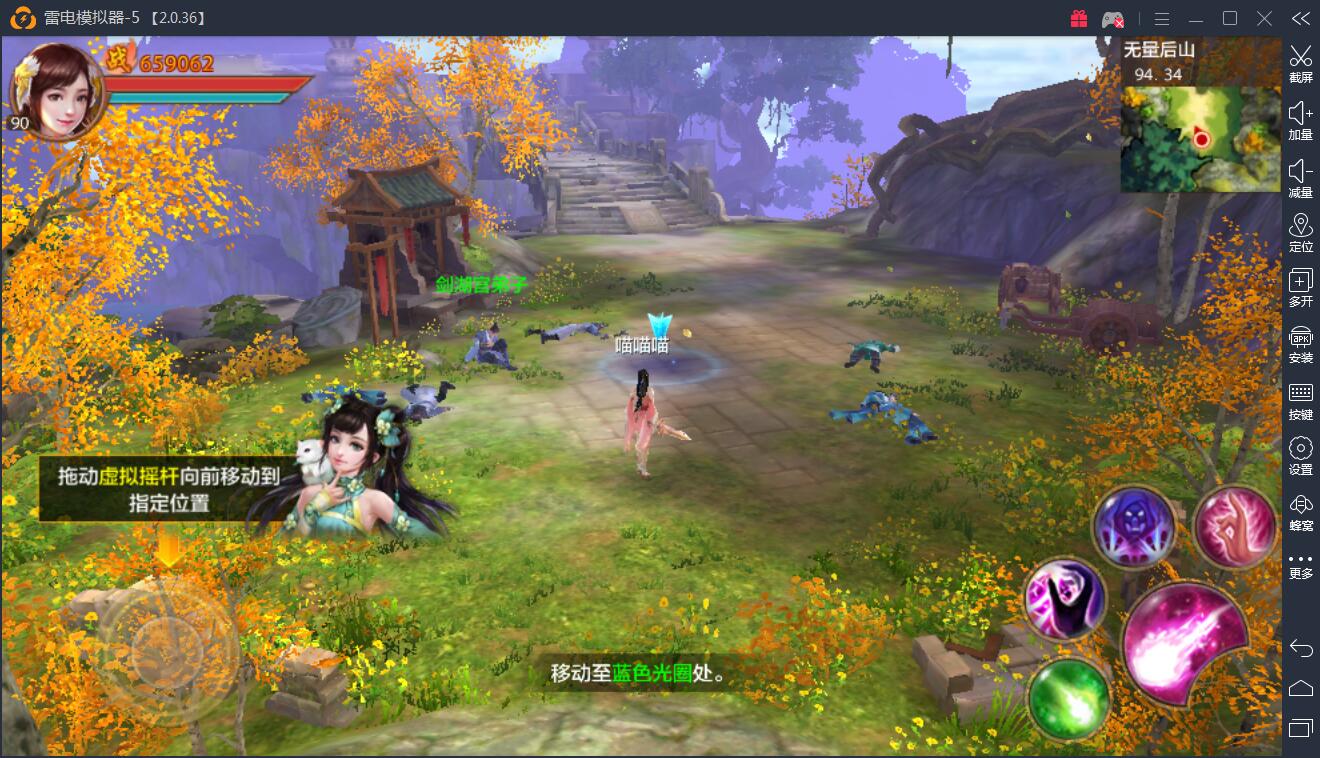Trigger the dark cloaked figure skill

pyautogui.click(x=1066, y=598)
